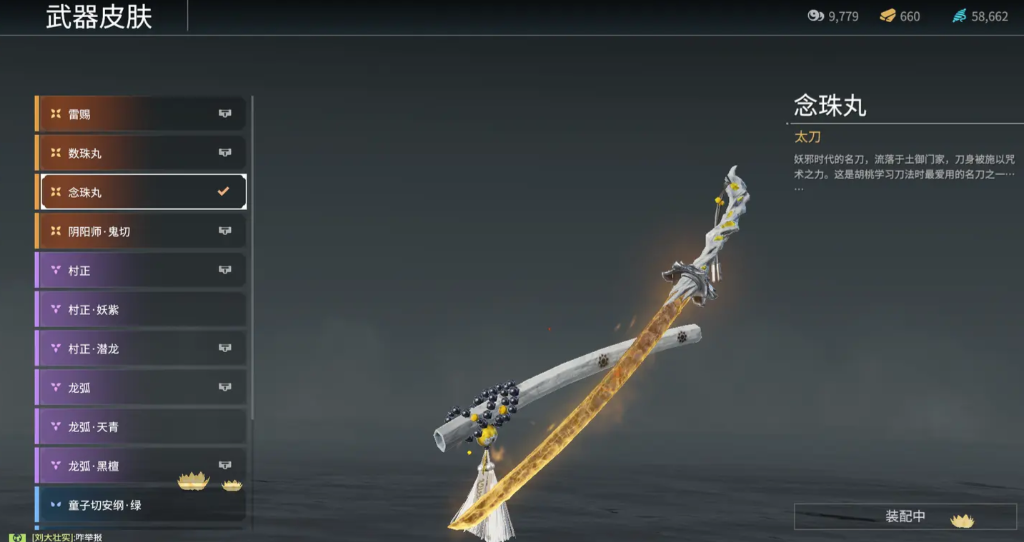Select the 龙弧·天青 skin
Screen dimensions: 1024x542
(x=140, y=426)
